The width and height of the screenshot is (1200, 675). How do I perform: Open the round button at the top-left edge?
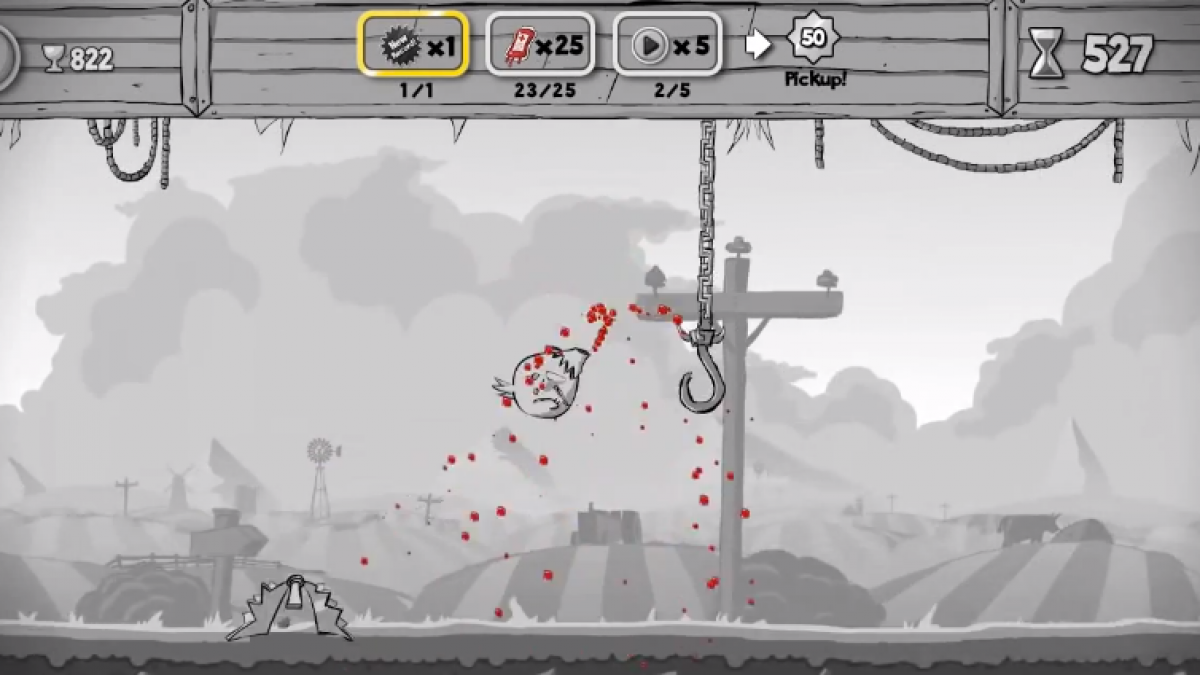[x=6, y=58]
